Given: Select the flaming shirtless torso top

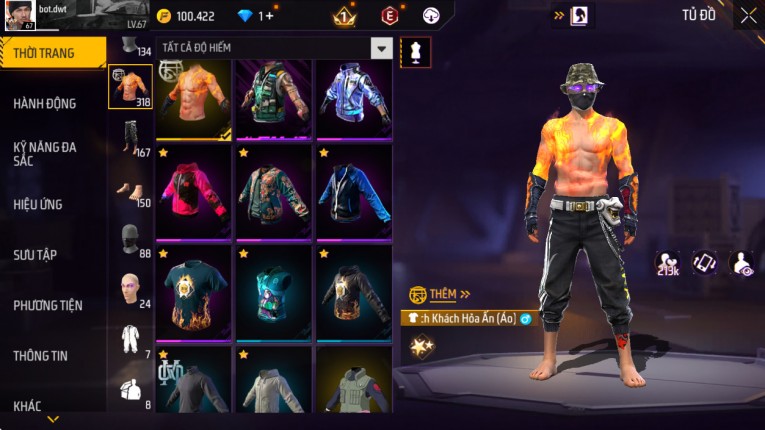Looking at the screenshot, I should pyautogui.click(x=193, y=98).
